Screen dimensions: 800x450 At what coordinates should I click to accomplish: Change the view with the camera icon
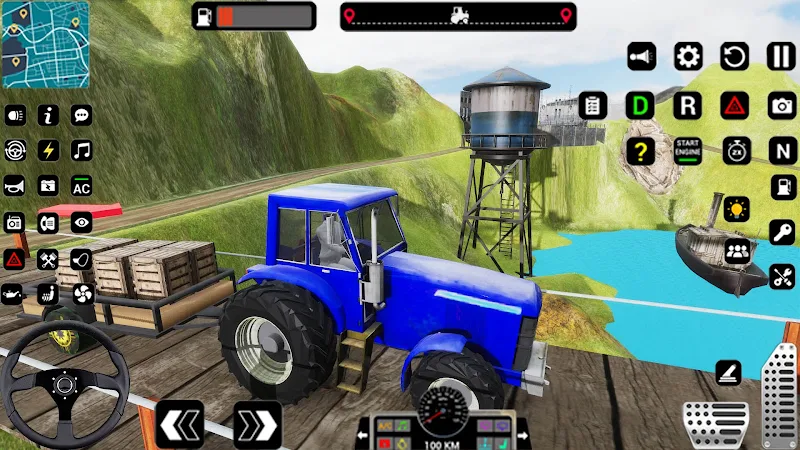(782, 104)
